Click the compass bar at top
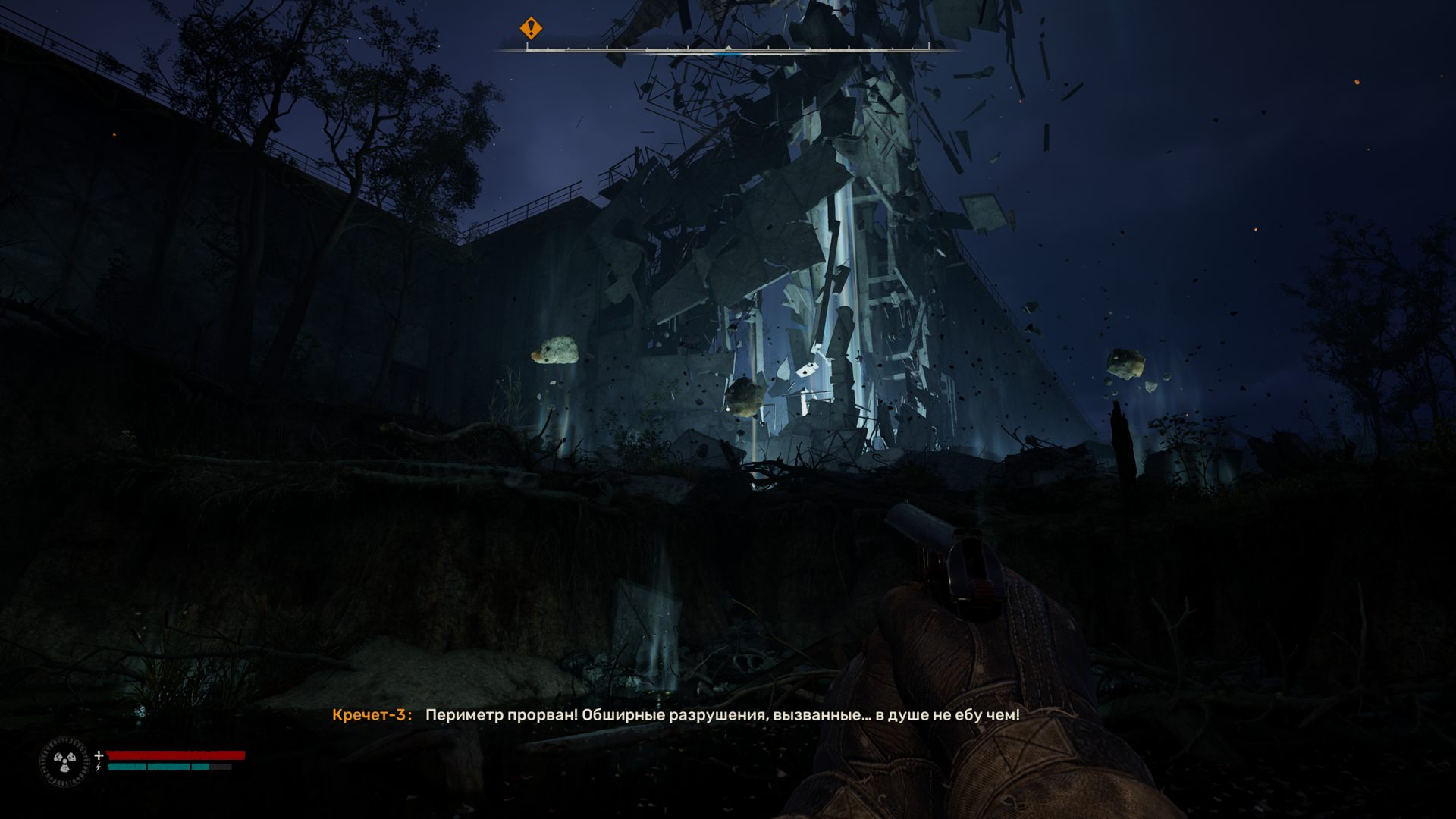This screenshot has width=1456, height=819. point(728,50)
